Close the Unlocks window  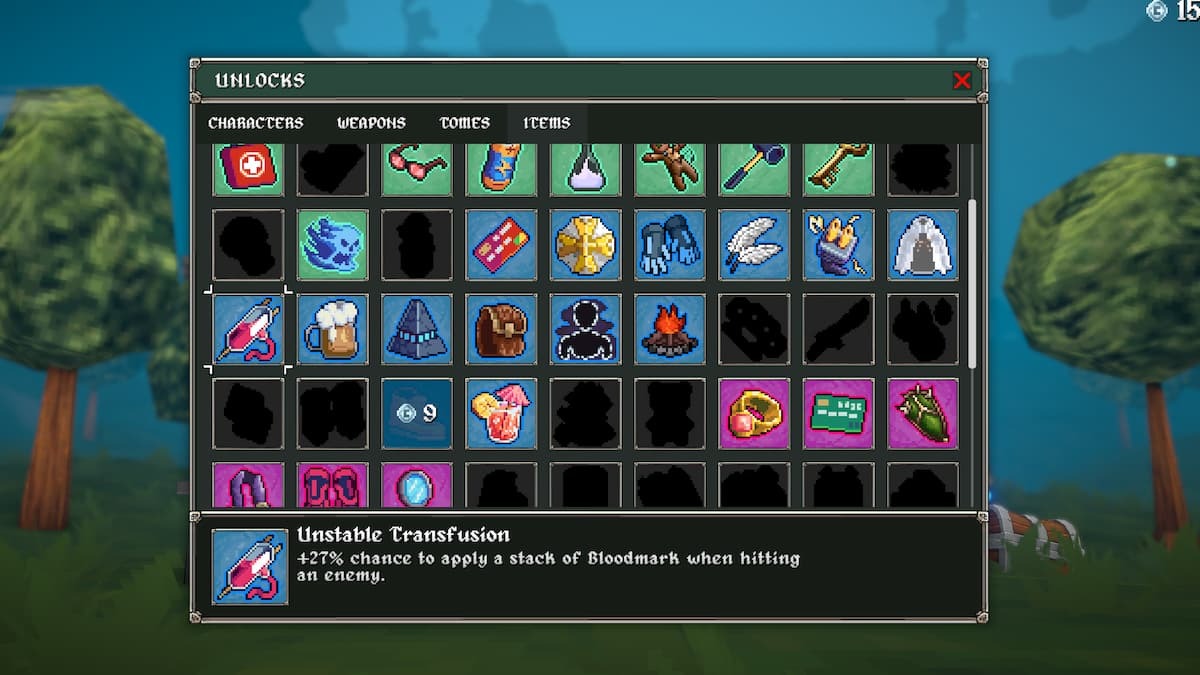coord(962,81)
